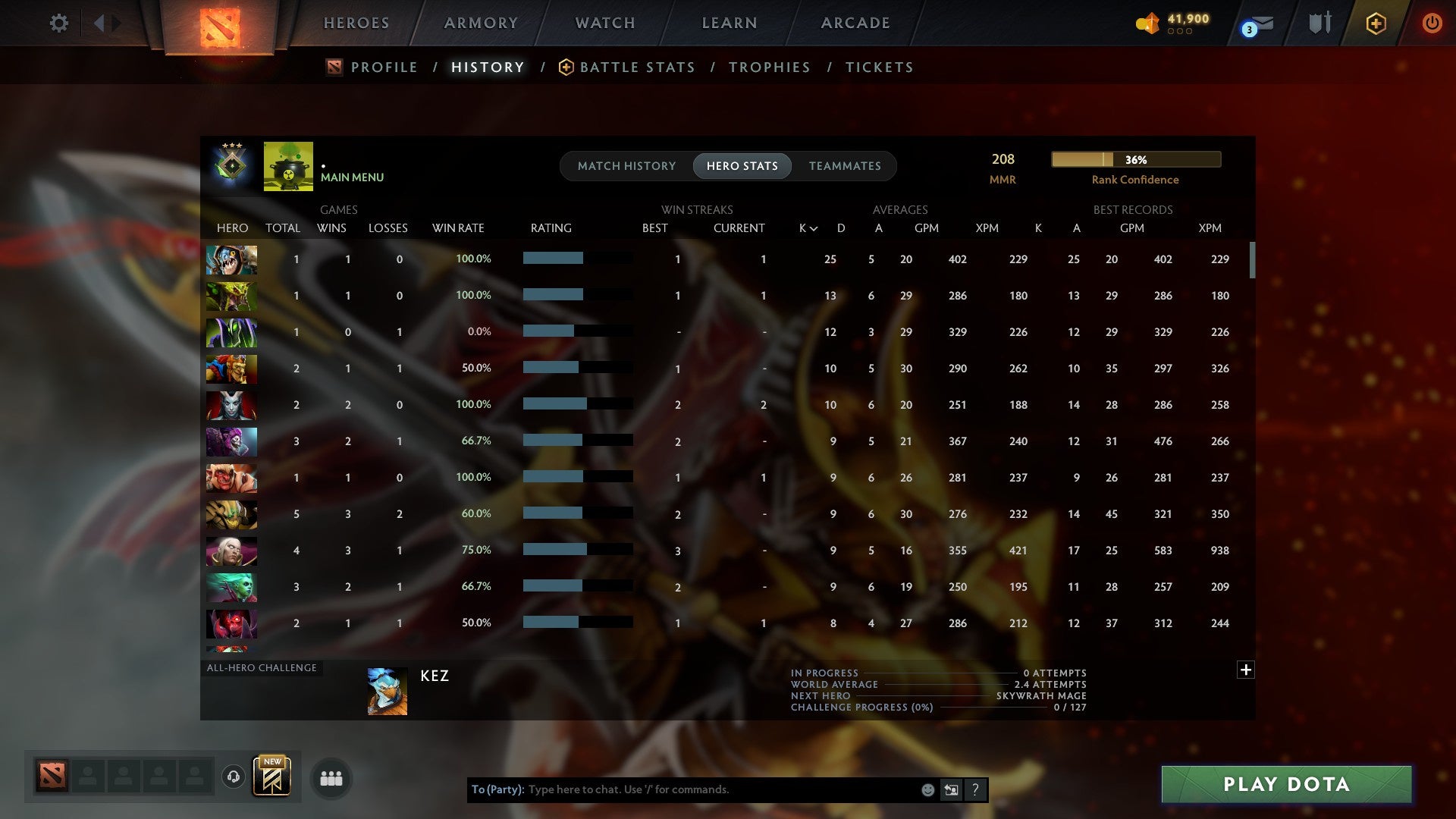The height and width of the screenshot is (819, 1456).
Task: Open the BATTLE STATS page
Action: [x=637, y=67]
